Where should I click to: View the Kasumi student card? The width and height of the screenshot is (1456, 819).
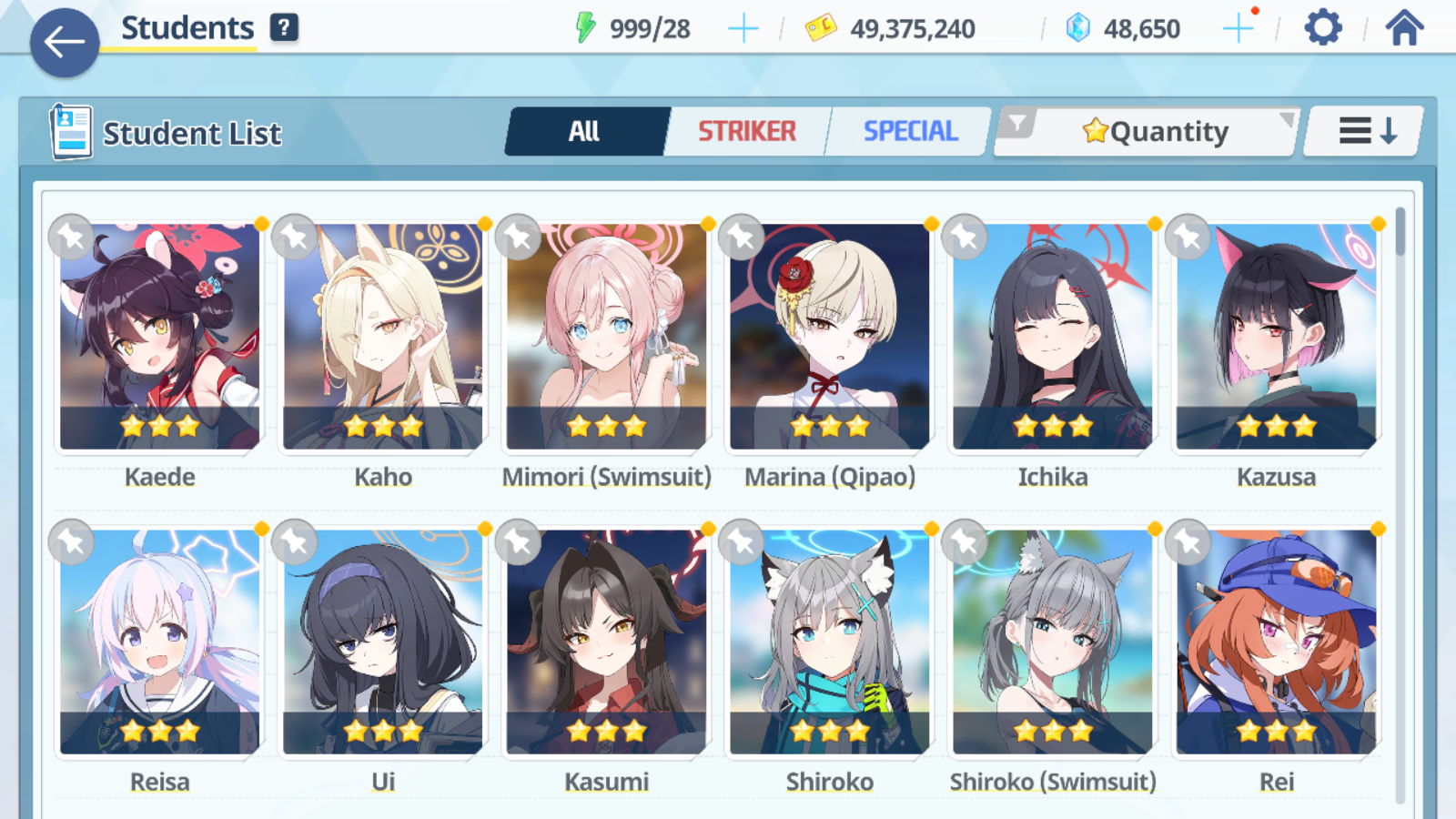pyautogui.click(x=606, y=642)
